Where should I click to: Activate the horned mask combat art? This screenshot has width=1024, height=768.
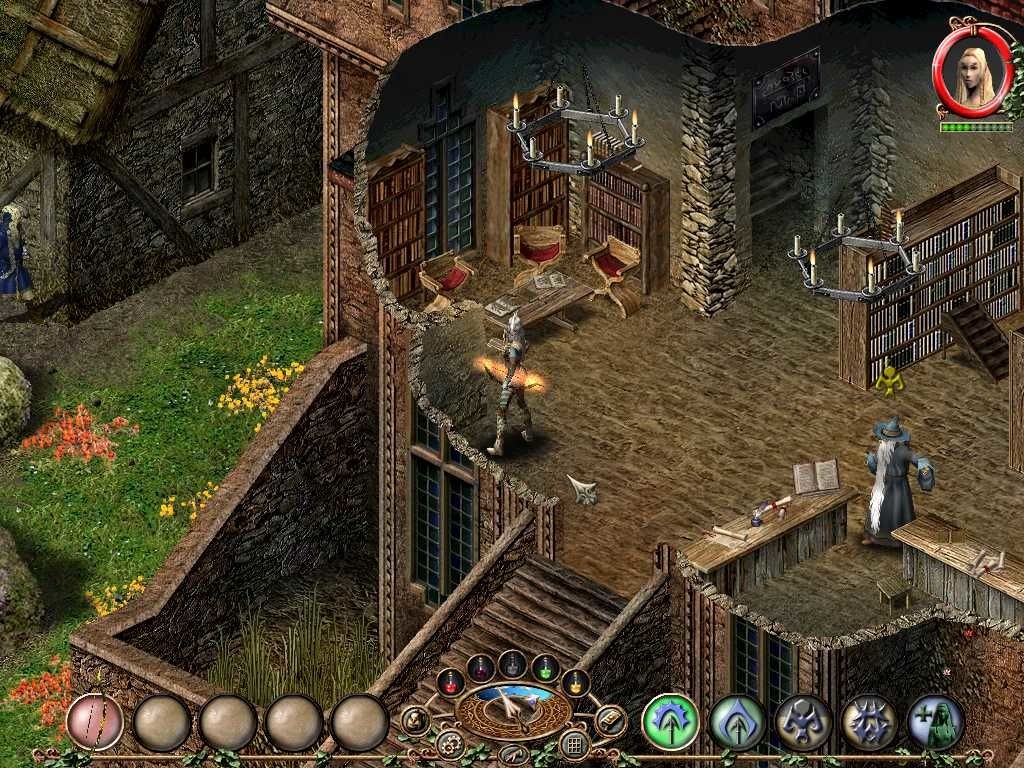coord(803,722)
